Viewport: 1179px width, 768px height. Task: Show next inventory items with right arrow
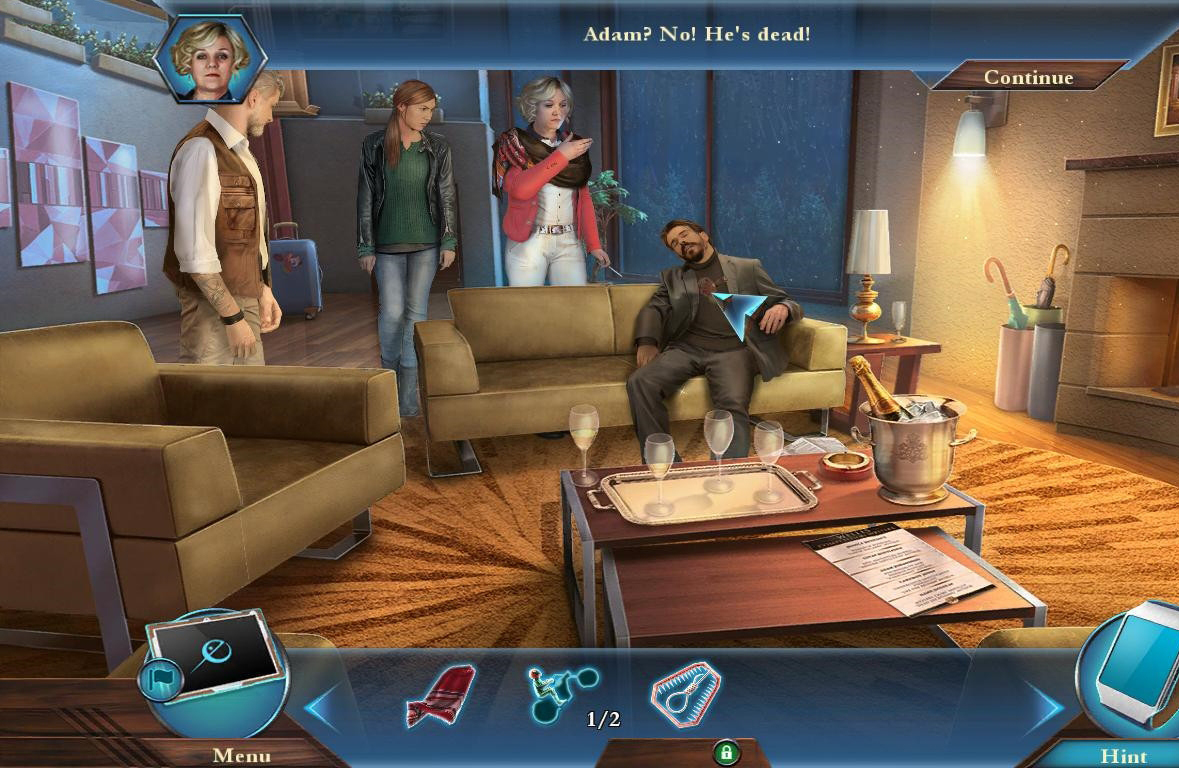pos(1042,707)
